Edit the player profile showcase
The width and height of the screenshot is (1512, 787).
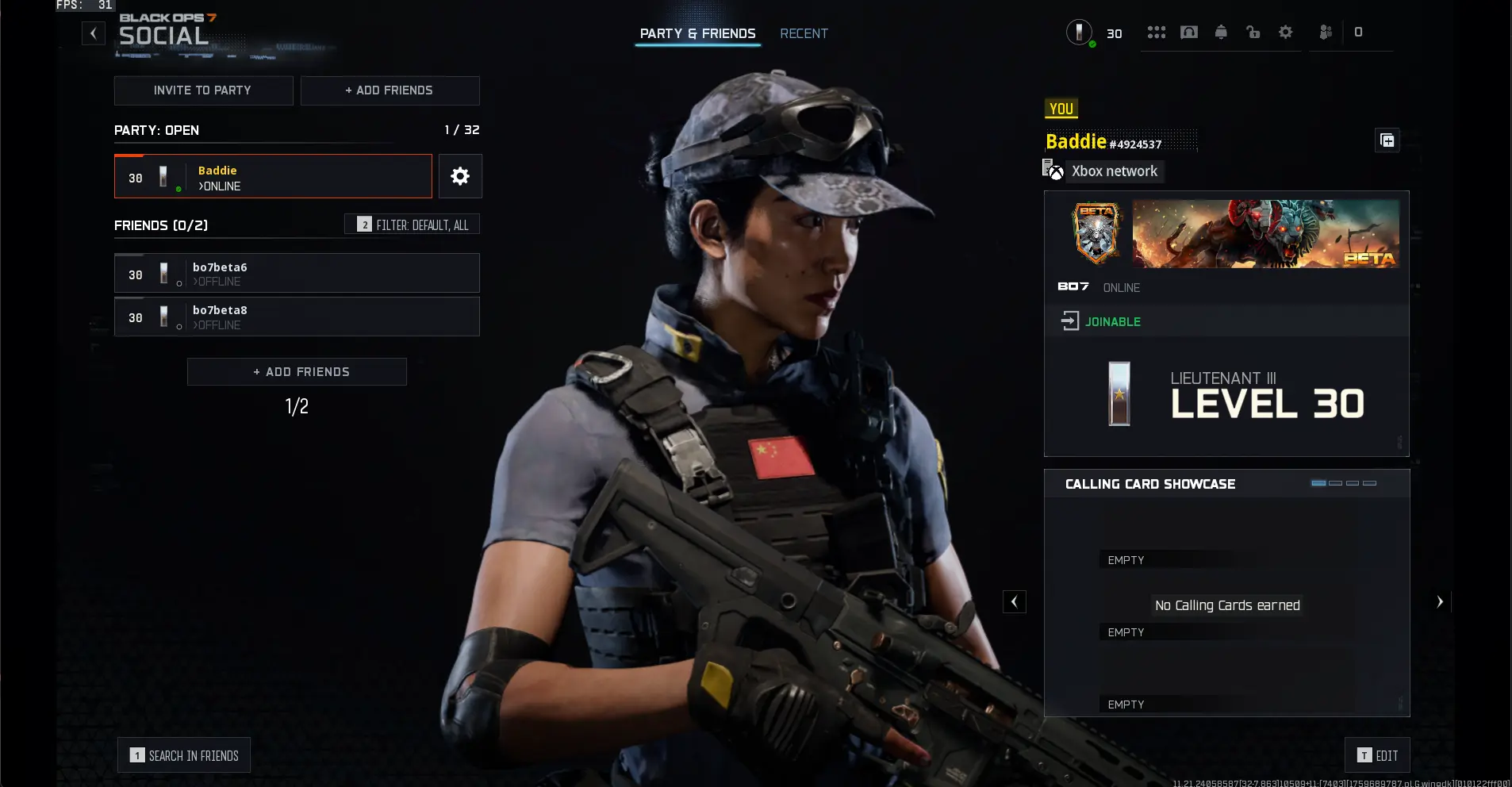pos(1377,755)
